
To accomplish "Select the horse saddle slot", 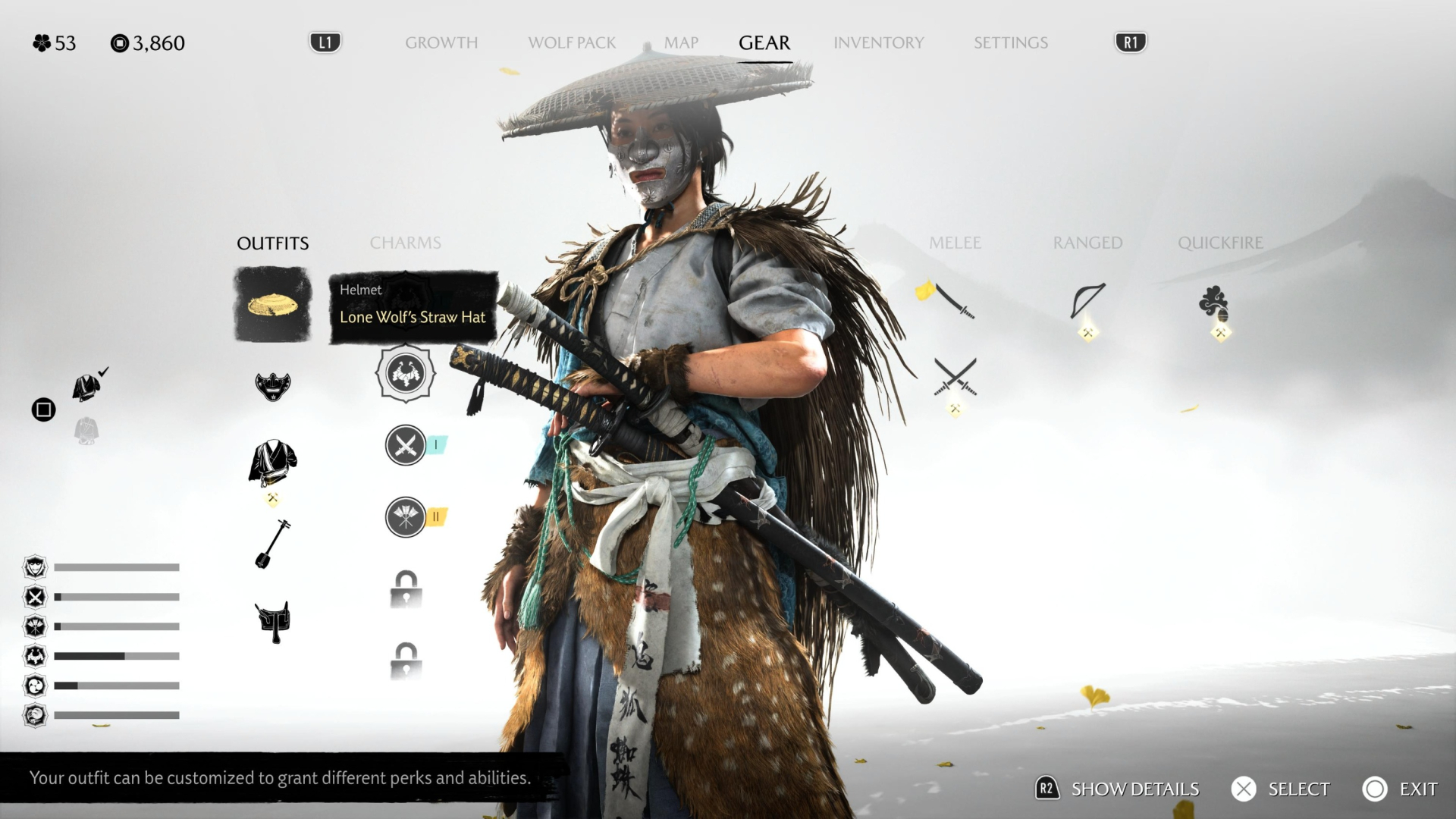I will click(273, 622).
